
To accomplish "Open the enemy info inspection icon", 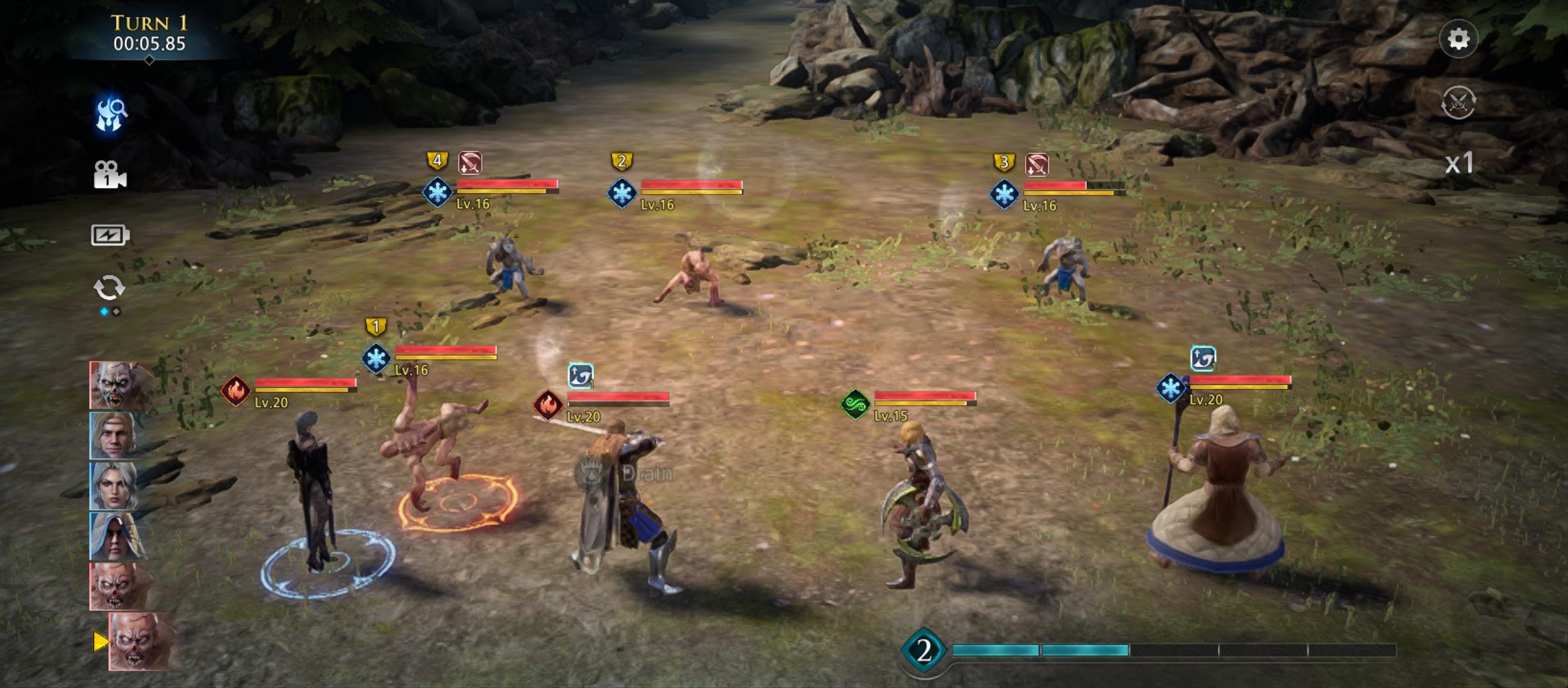I will click(x=111, y=115).
